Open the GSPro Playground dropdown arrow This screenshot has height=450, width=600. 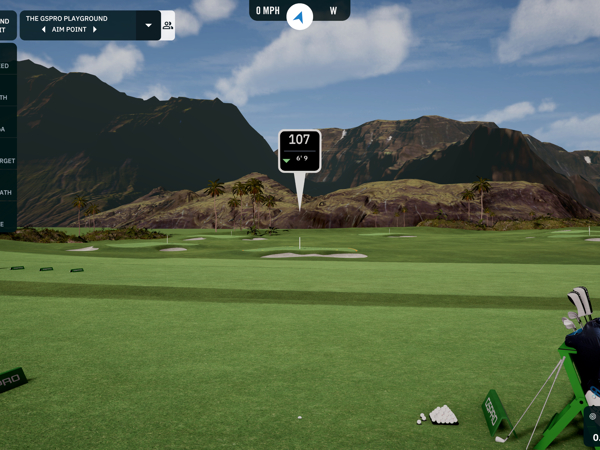(149, 25)
